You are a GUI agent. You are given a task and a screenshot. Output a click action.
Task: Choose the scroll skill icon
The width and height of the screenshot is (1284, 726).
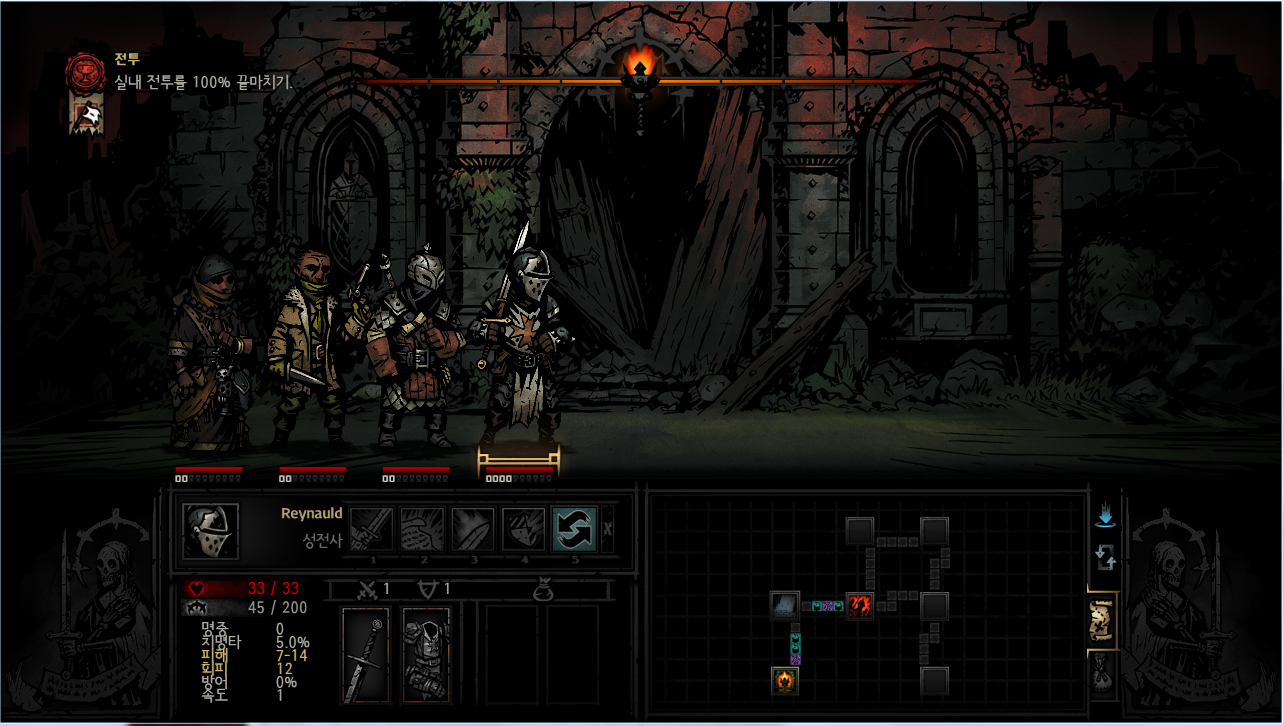pos(422,529)
